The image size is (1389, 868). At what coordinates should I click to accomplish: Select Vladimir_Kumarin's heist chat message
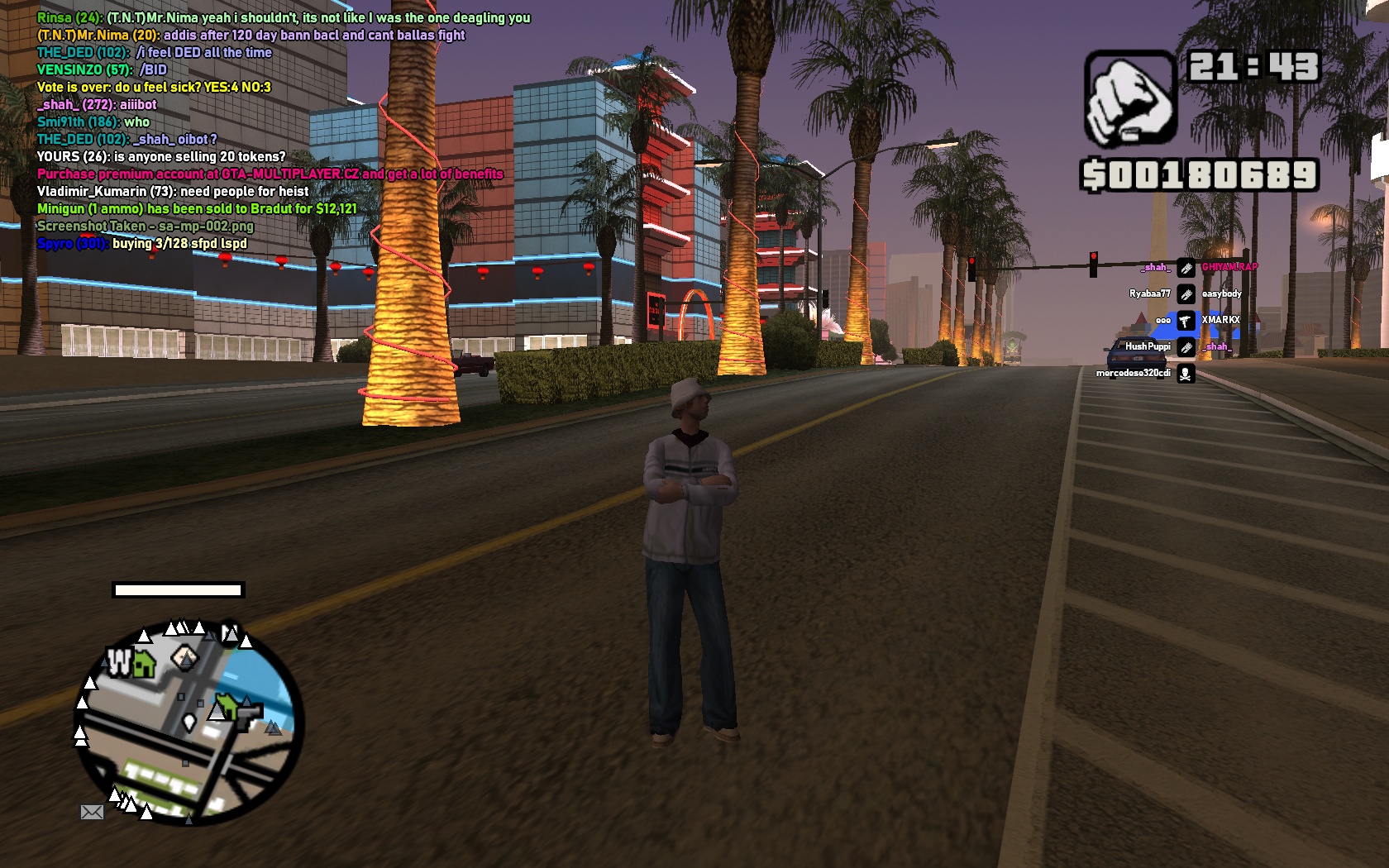click(x=173, y=191)
